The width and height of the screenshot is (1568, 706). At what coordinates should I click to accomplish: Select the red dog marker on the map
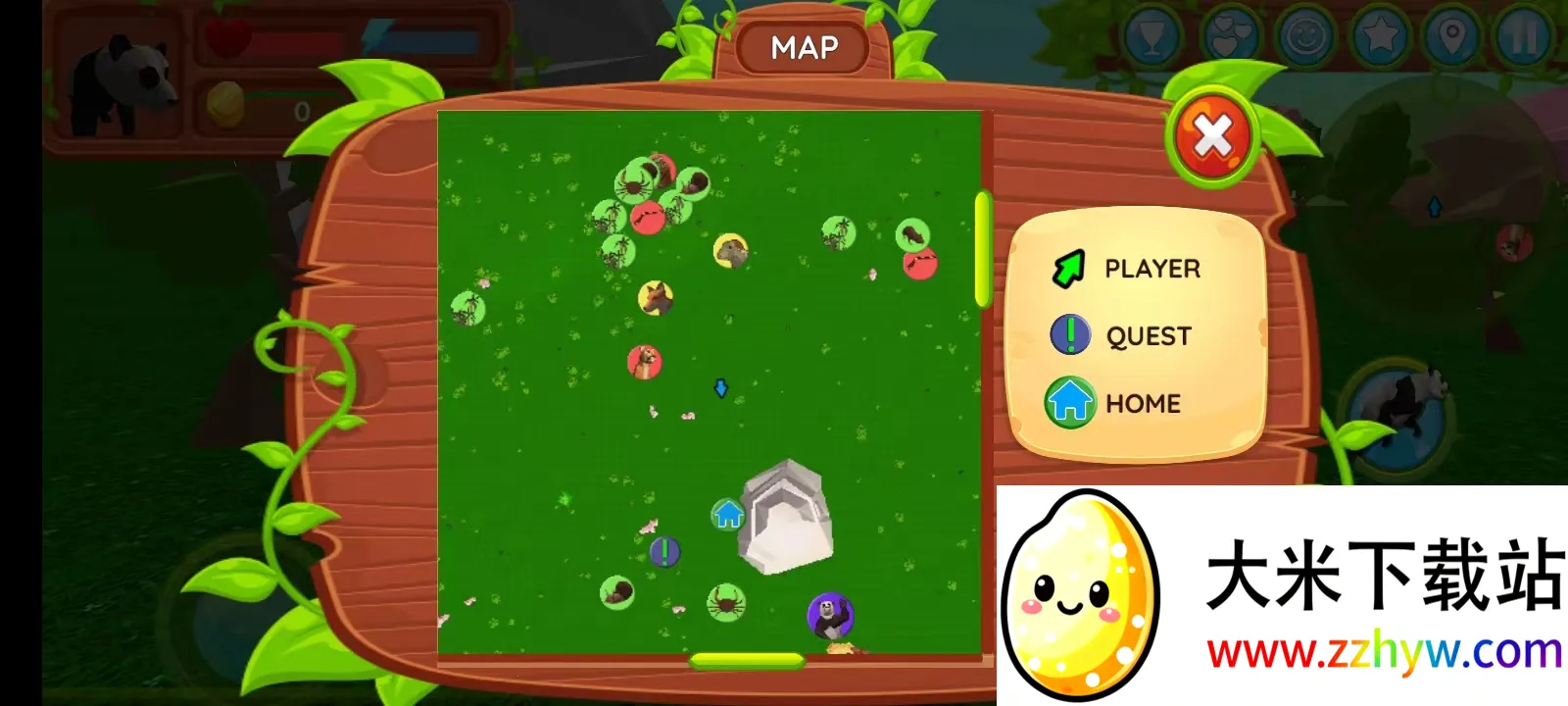tap(644, 362)
